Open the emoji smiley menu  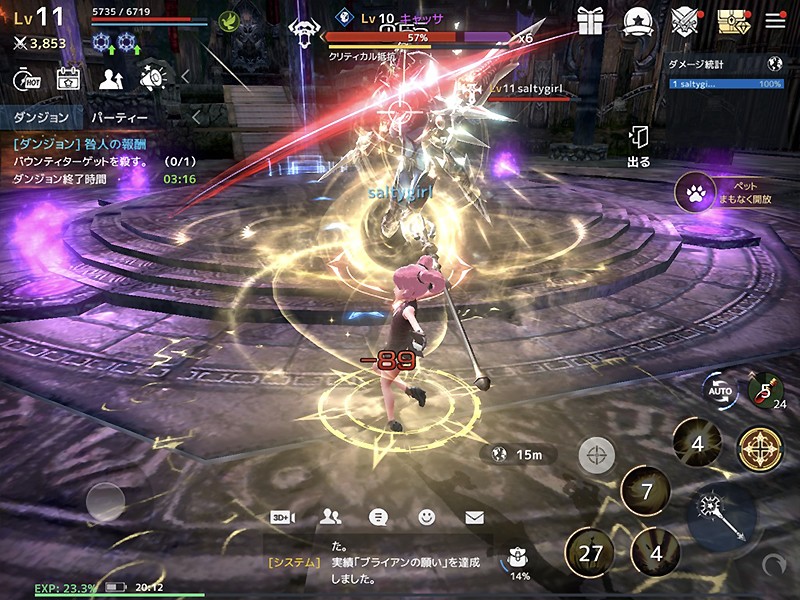[427, 517]
